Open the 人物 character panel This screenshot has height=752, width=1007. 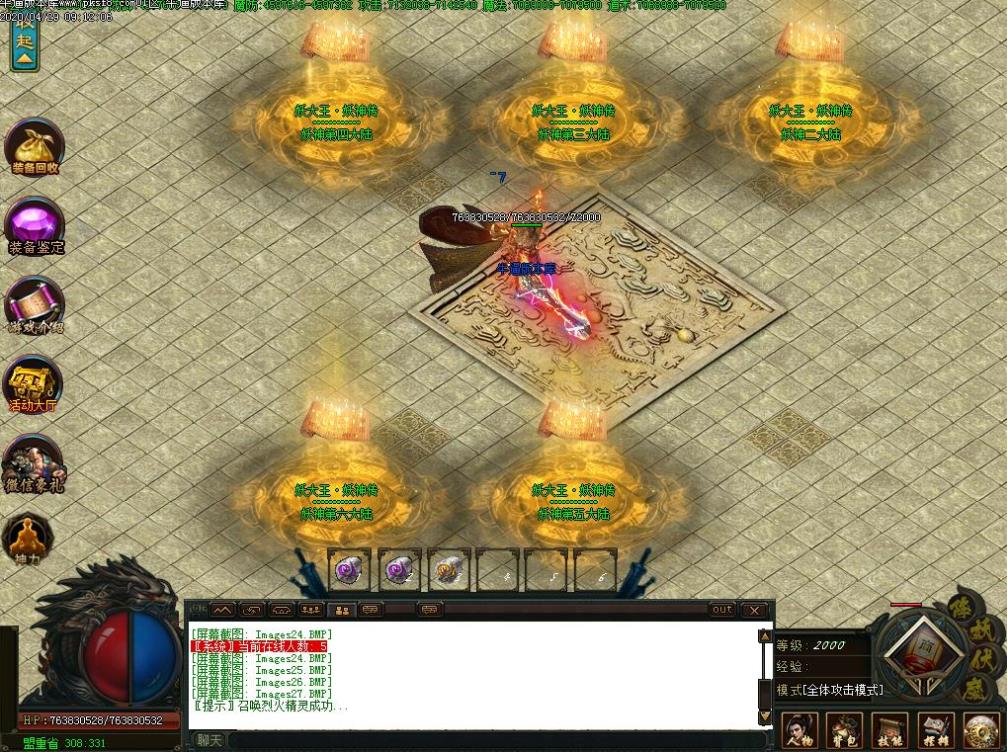point(799,732)
